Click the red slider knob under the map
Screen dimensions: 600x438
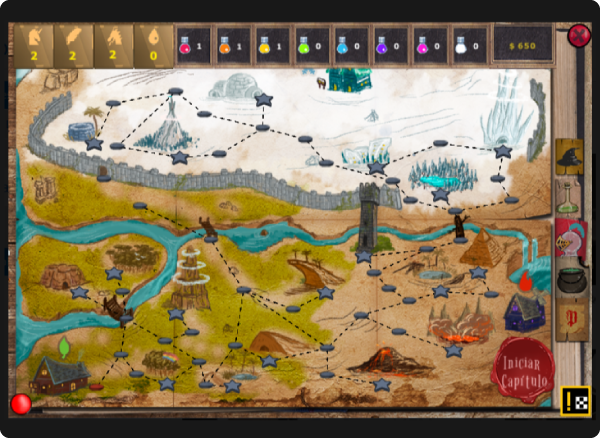coord(20,404)
